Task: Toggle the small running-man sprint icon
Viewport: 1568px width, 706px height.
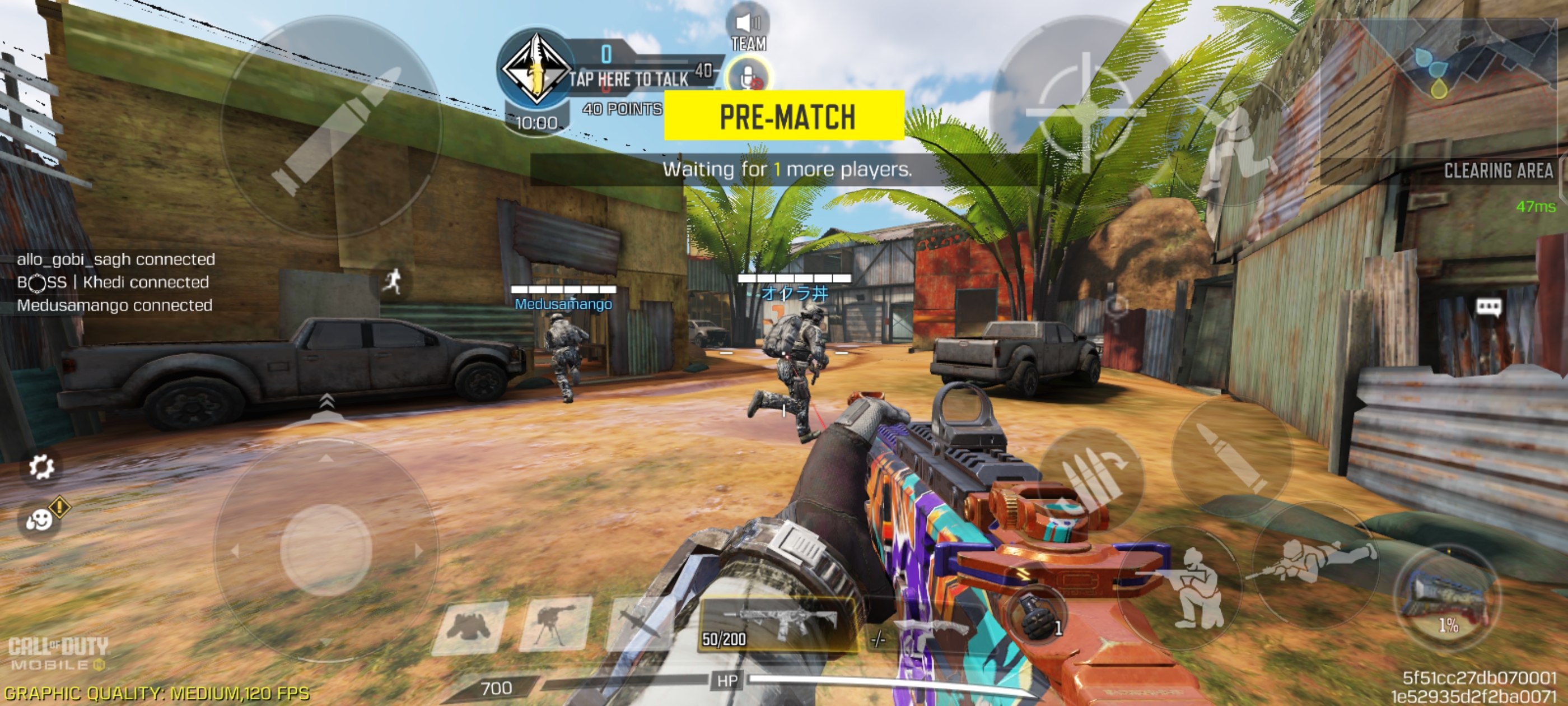Action: point(393,281)
